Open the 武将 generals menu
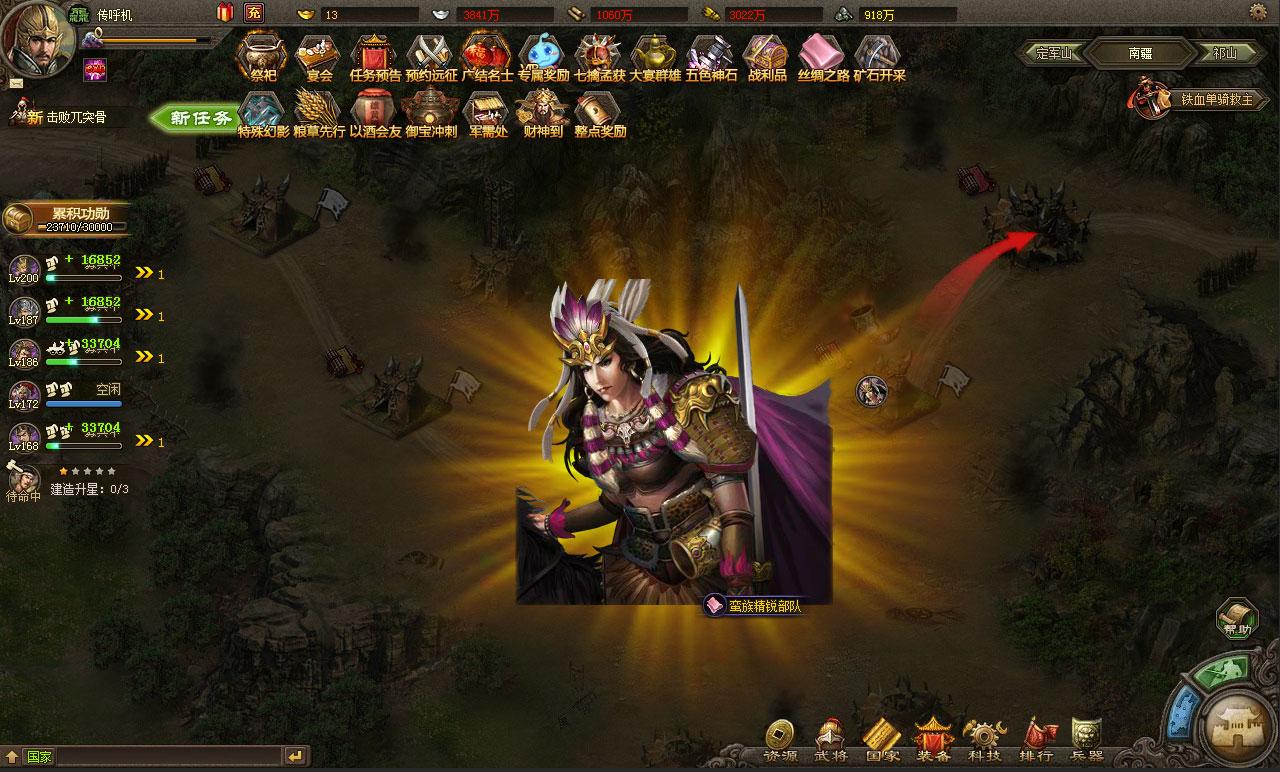1280x772 pixels. point(831,742)
